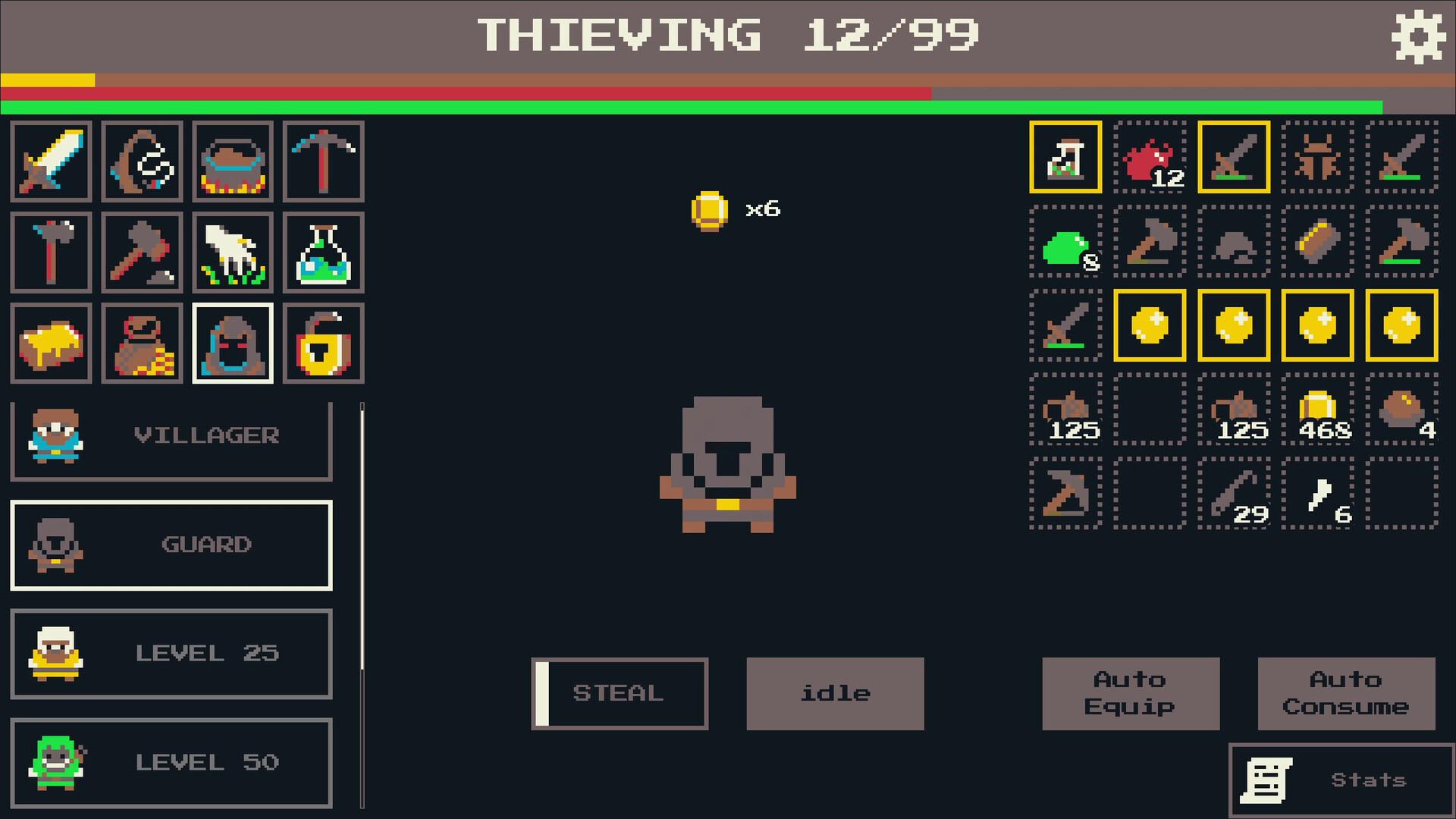Open the hooded thieving skill icon
Screen dimensions: 1456x819
pos(233,343)
